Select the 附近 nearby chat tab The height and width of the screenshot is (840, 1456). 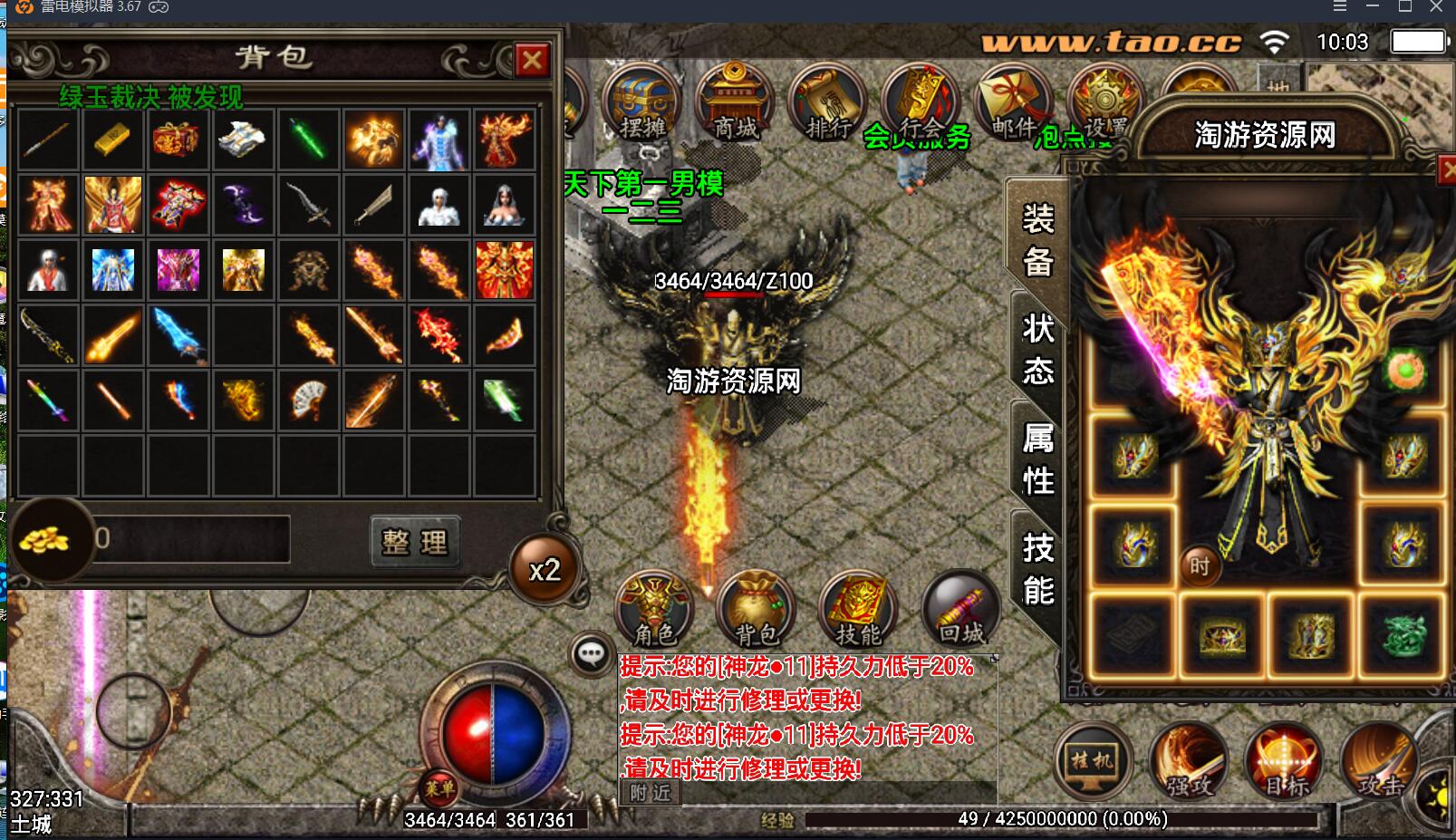click(x=650, y=793)
